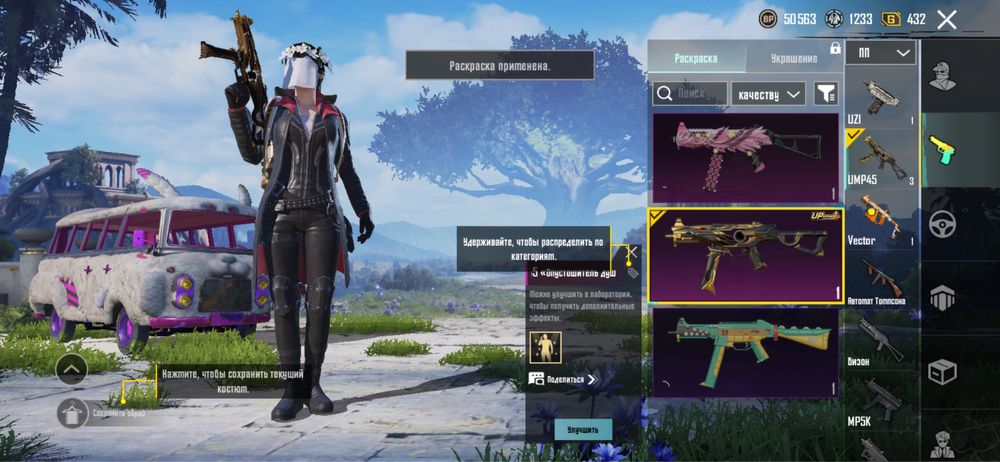This screenshot has height=462, width=1000.
Task: Select MP5K in the weapon list
Action: pos(880,401)
